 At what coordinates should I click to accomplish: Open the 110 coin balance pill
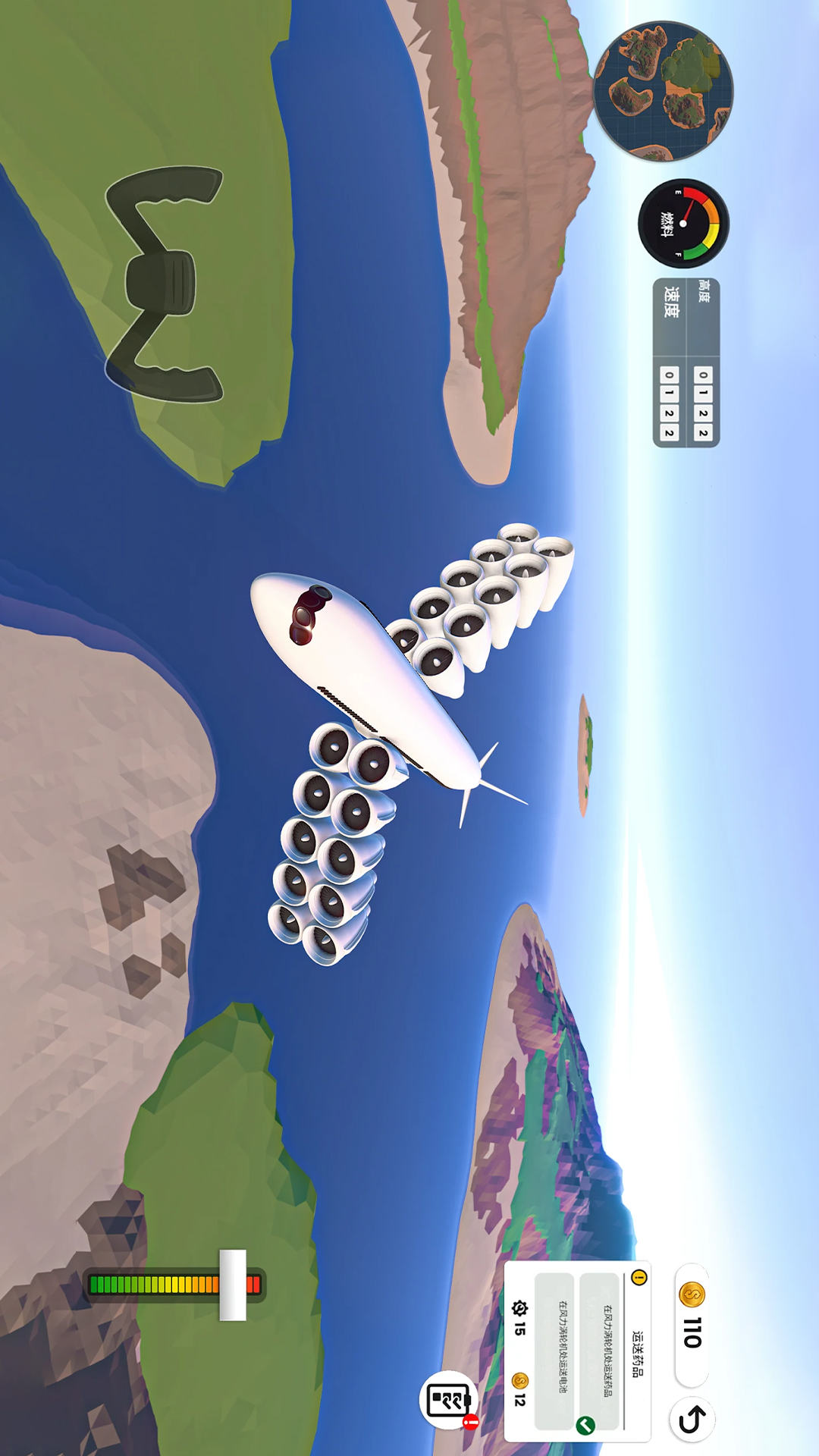(692, 1324)
